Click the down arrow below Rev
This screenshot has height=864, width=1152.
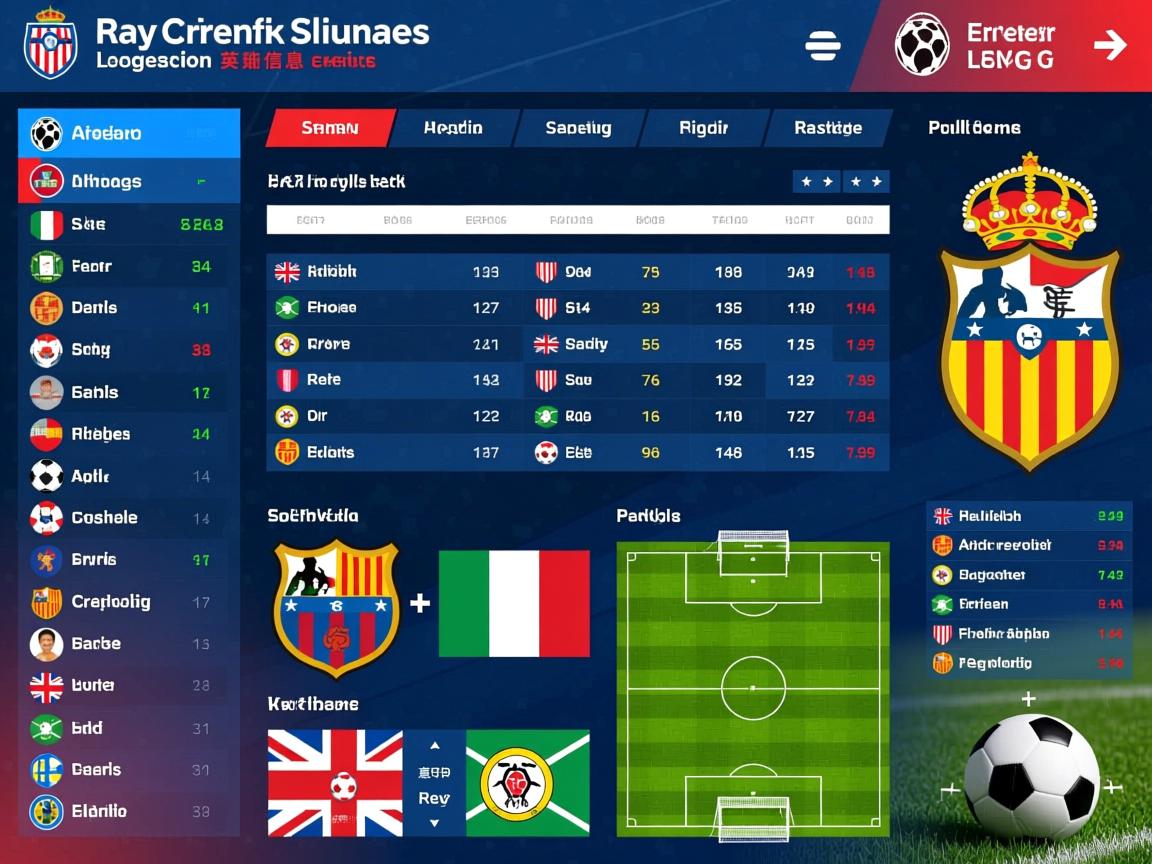[434, 823]
